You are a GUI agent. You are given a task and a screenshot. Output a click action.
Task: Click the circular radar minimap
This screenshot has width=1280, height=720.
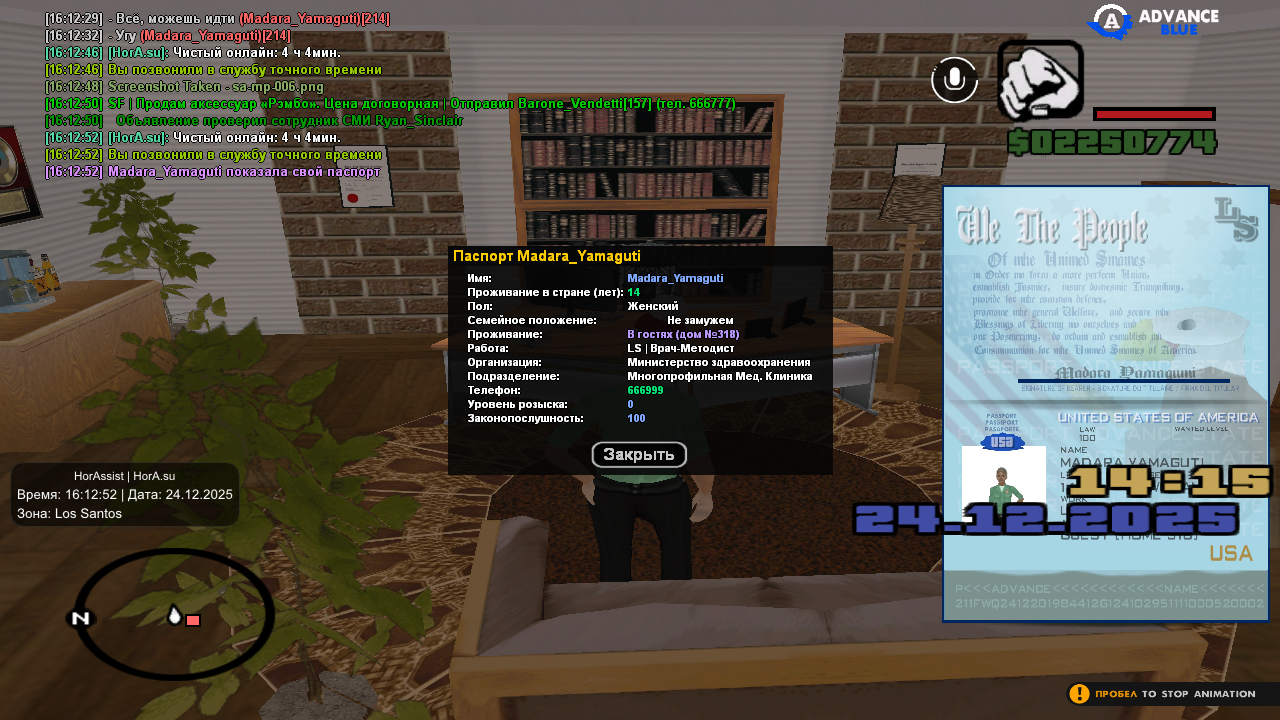point(174,613)
